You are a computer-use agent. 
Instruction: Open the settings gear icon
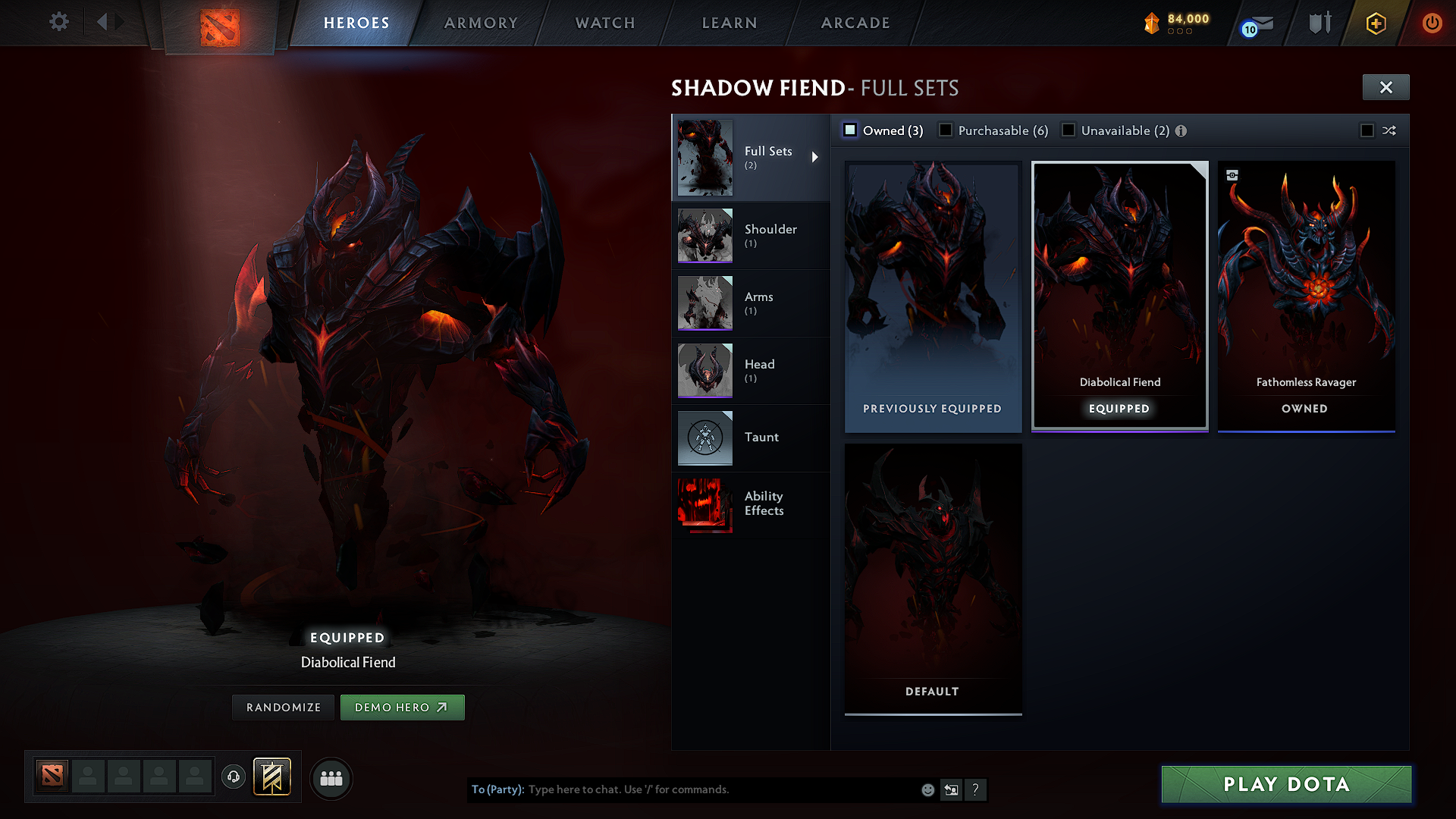(58, 22)
